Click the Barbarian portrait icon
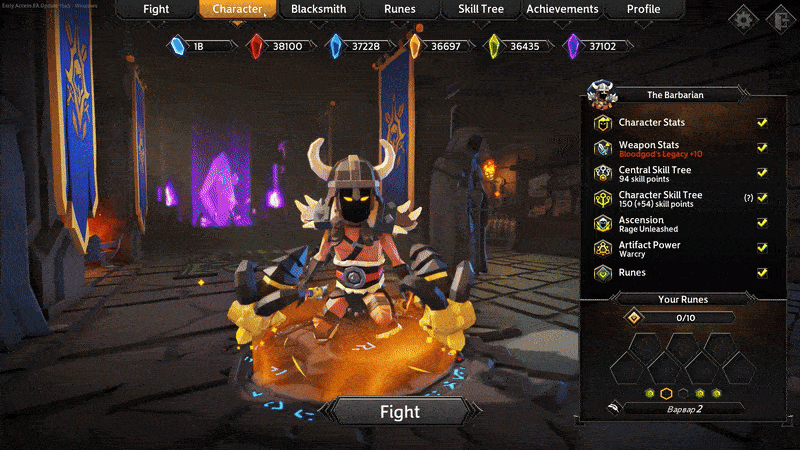 click(603, 94)
